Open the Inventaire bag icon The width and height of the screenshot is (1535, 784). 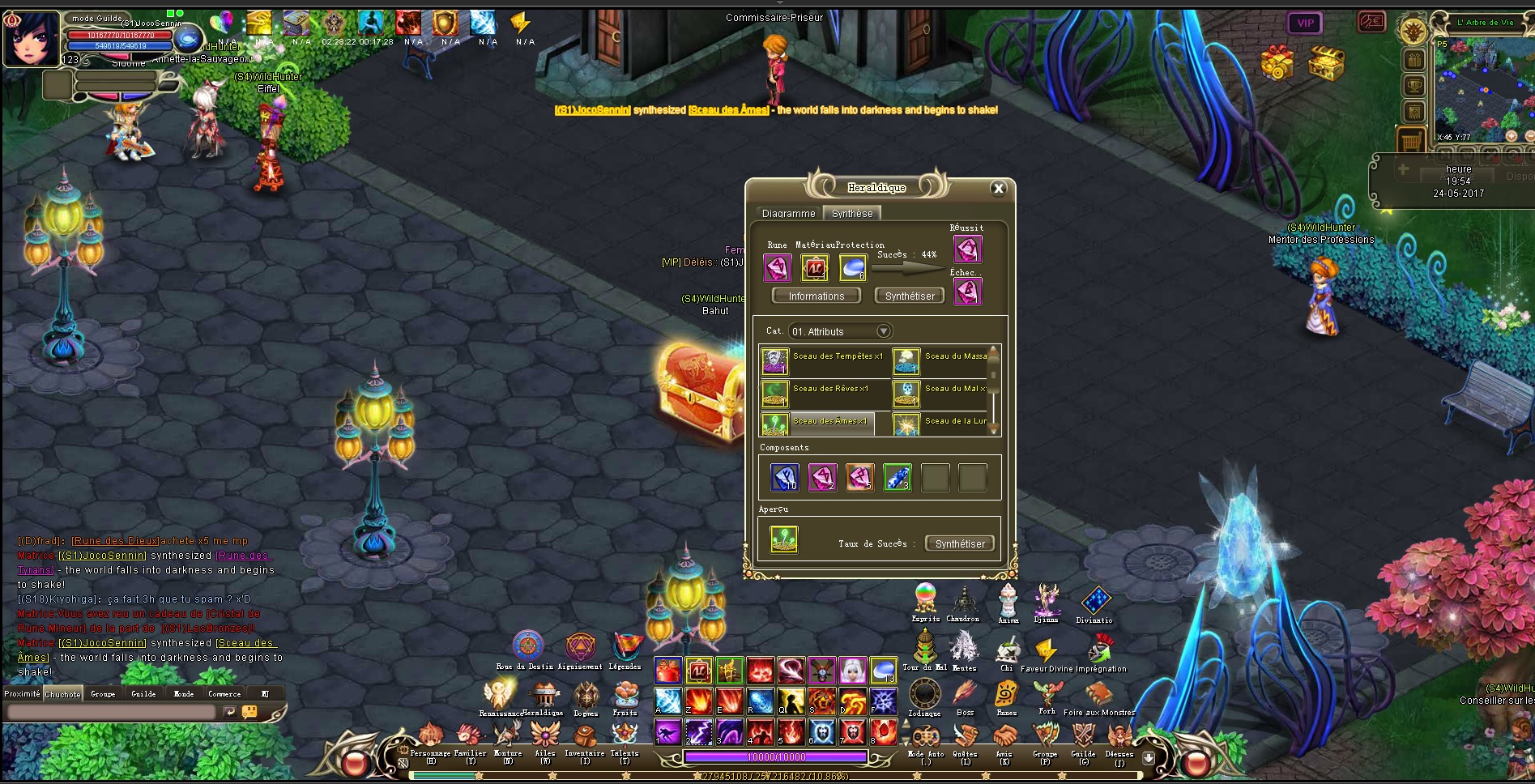pyautogui.click(x=584, y=736)
